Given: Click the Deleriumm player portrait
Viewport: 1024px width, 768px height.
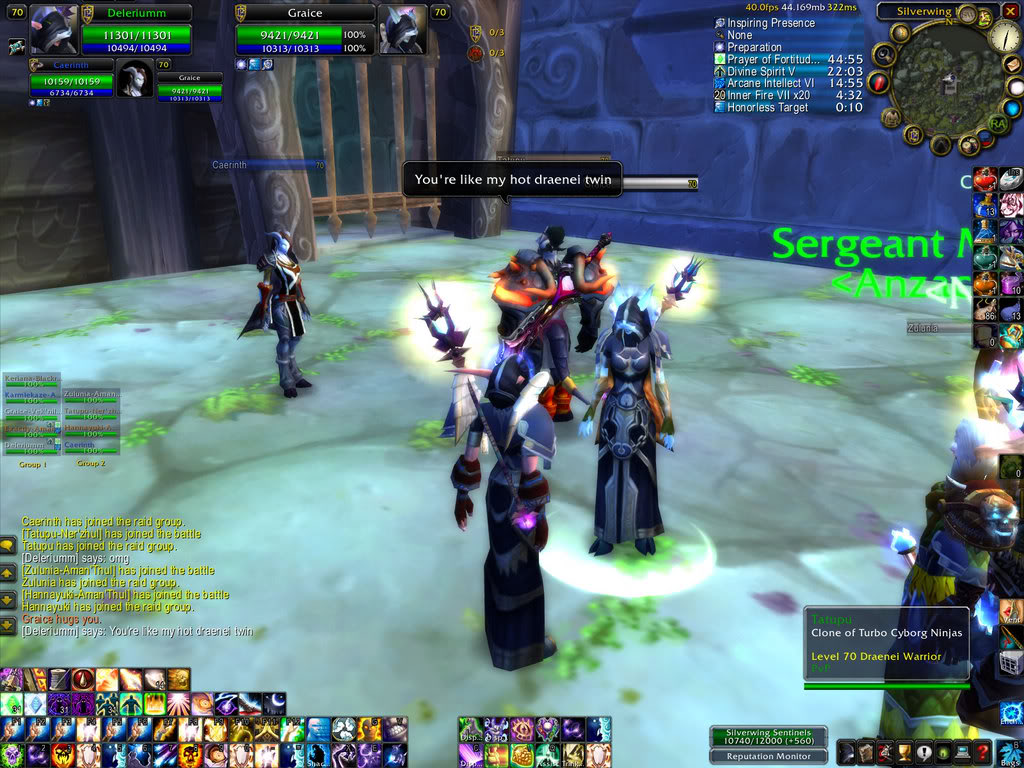Looking at the screenshot, I should [x=53, y=30].
